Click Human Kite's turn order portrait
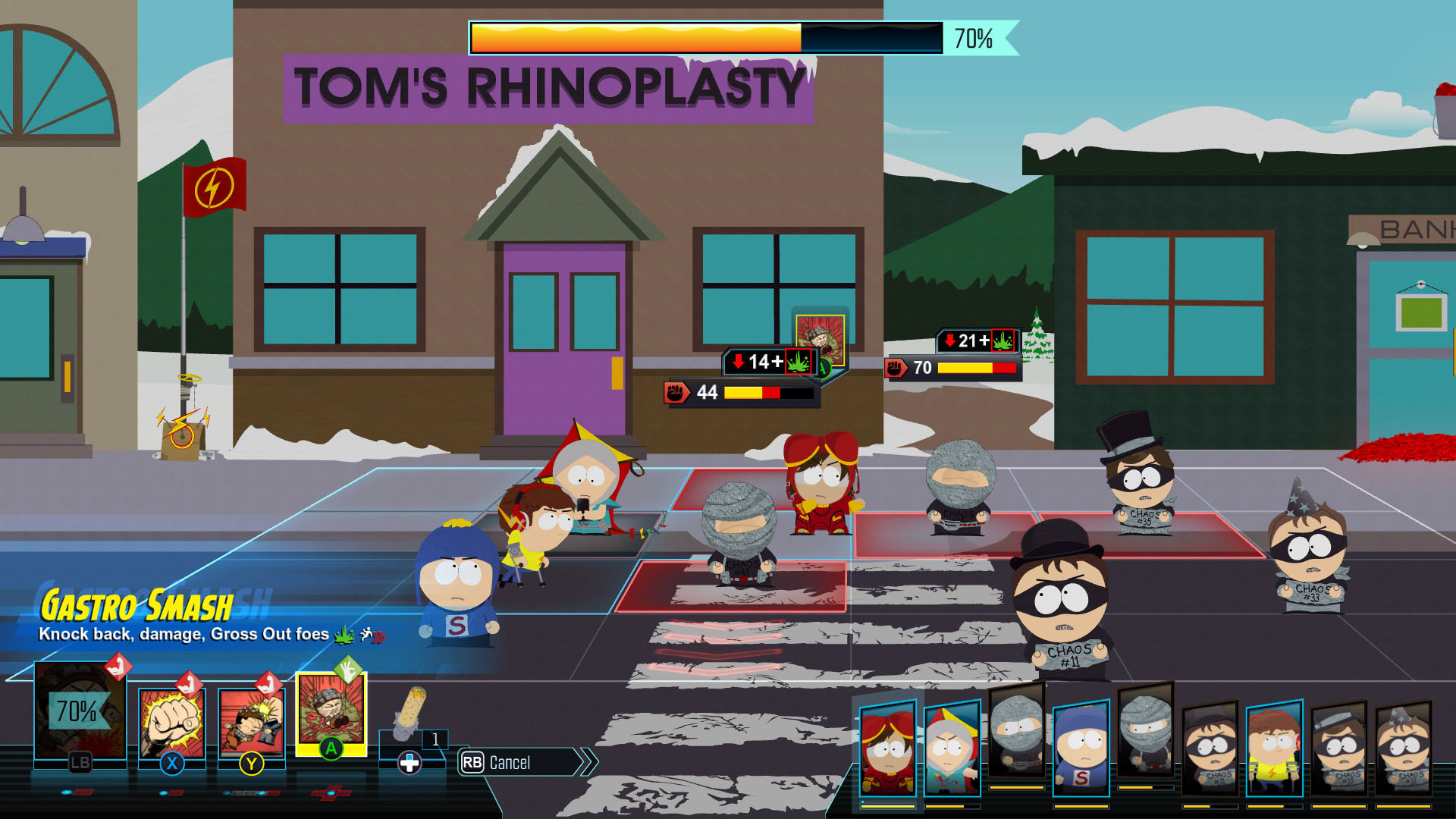This screenshot has width=1456, height=819. pyautogui.click(x=952, y=748)
